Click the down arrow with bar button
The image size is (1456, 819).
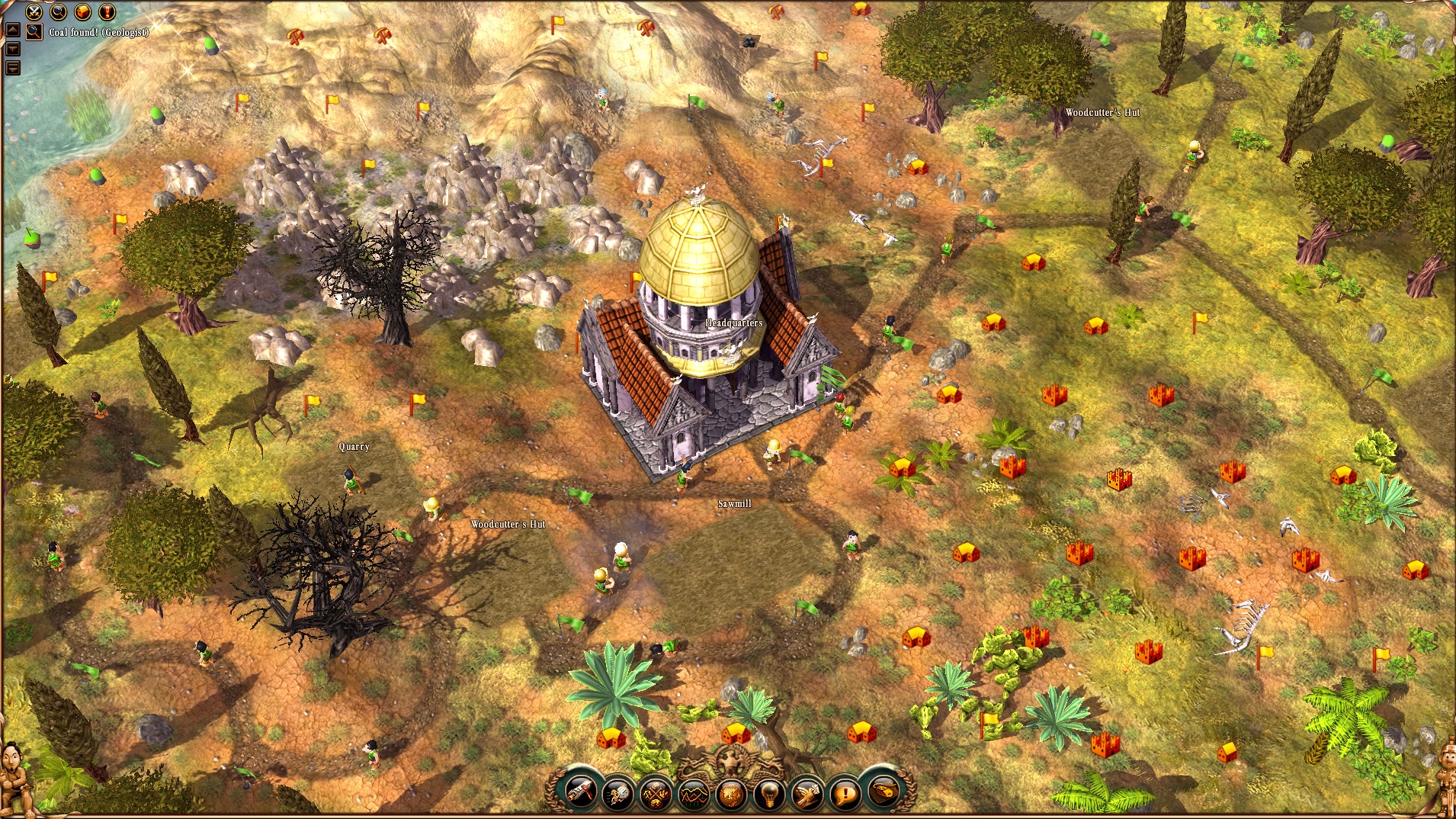pos(12,67)
